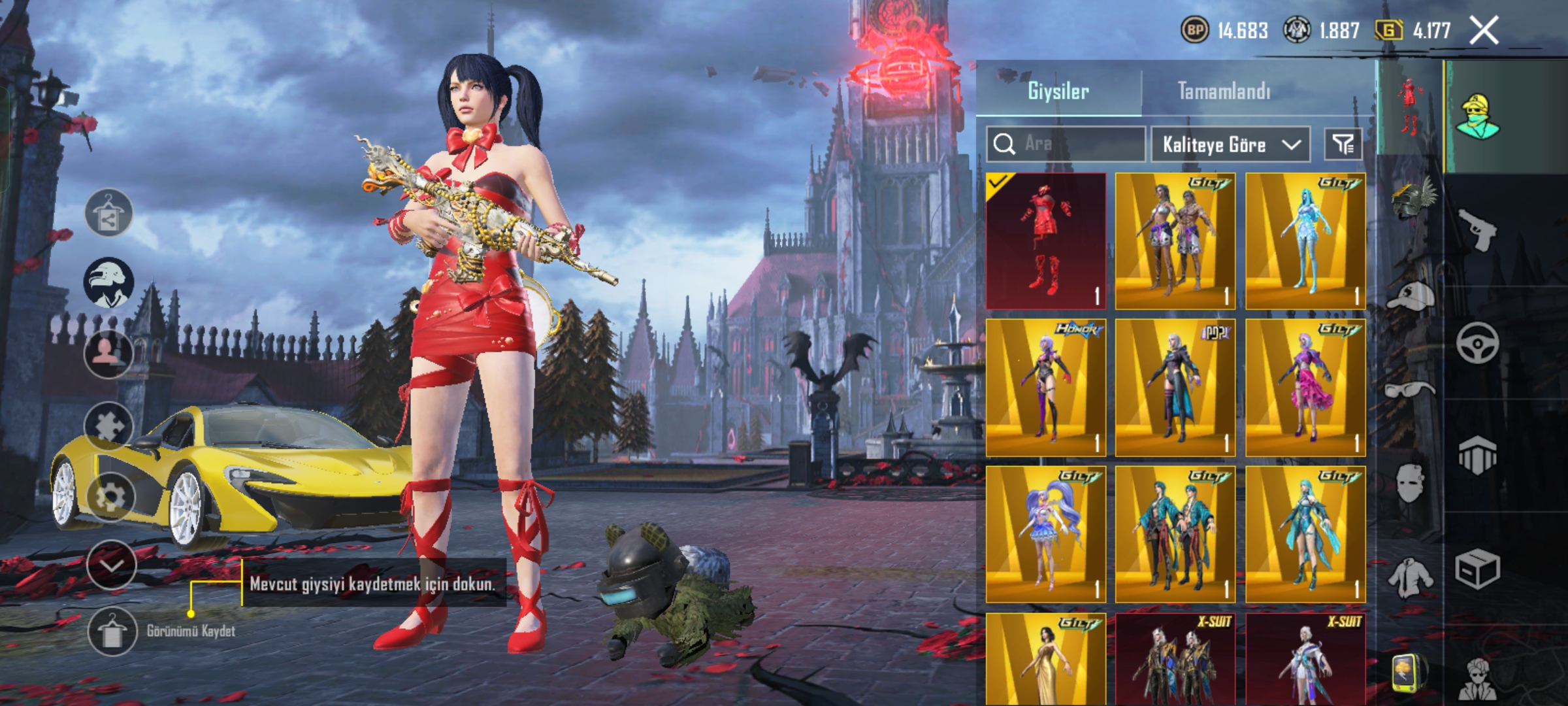Open the filter options button

[1343, 144]
